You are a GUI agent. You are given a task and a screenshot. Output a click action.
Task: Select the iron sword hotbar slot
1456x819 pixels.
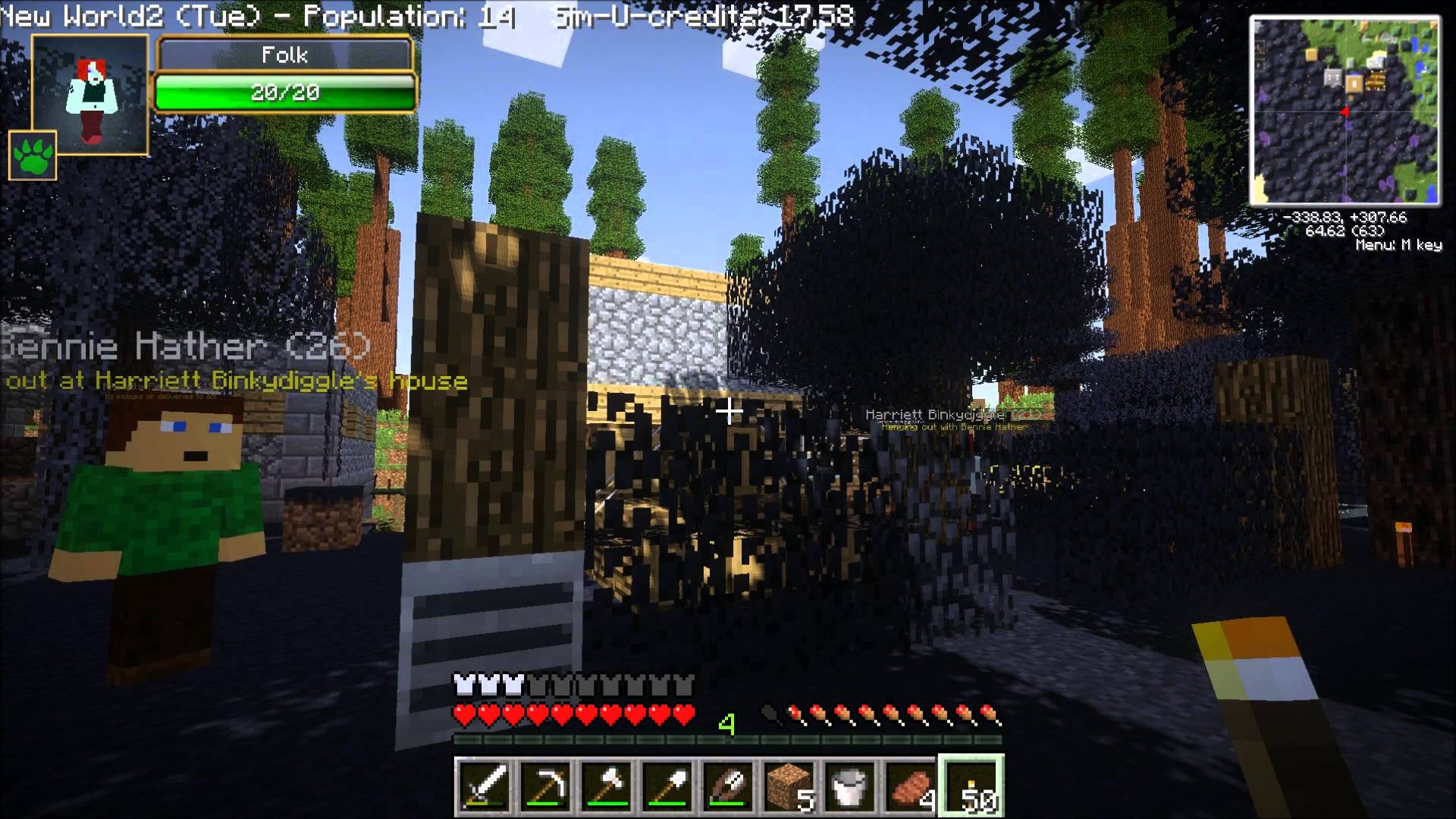click(485, 786)
